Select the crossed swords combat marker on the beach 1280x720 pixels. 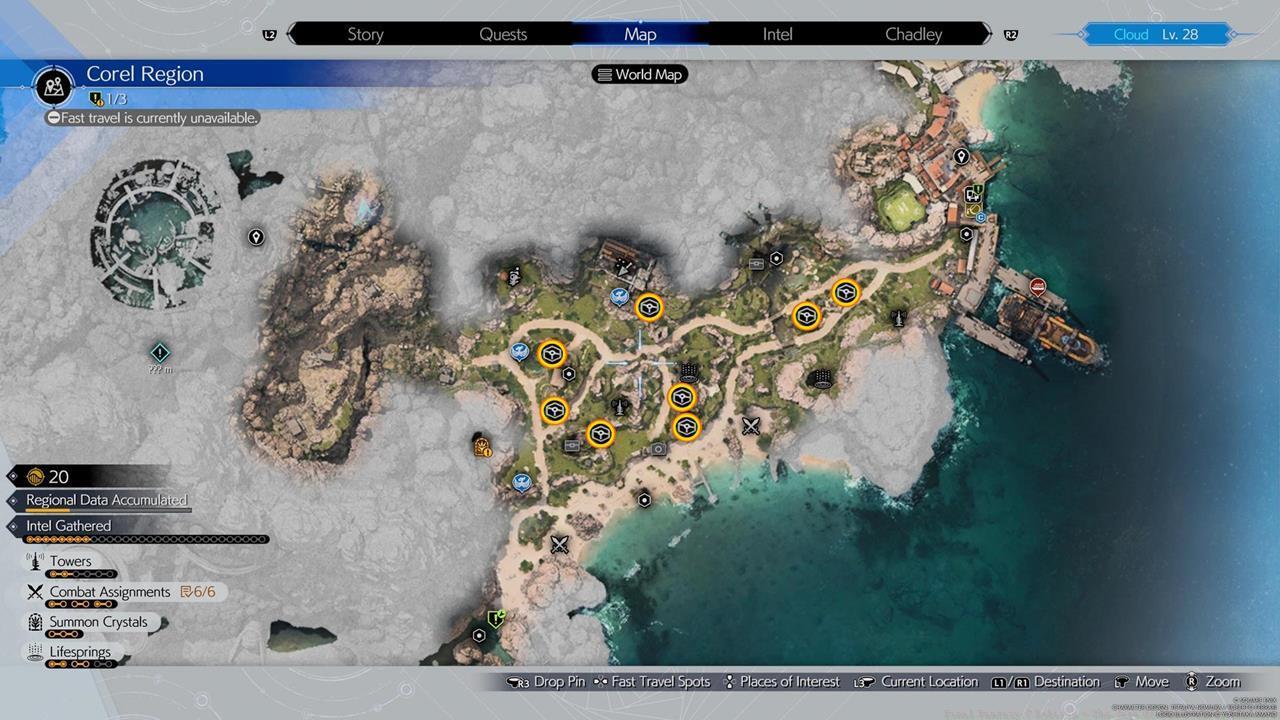click(559, 544)
